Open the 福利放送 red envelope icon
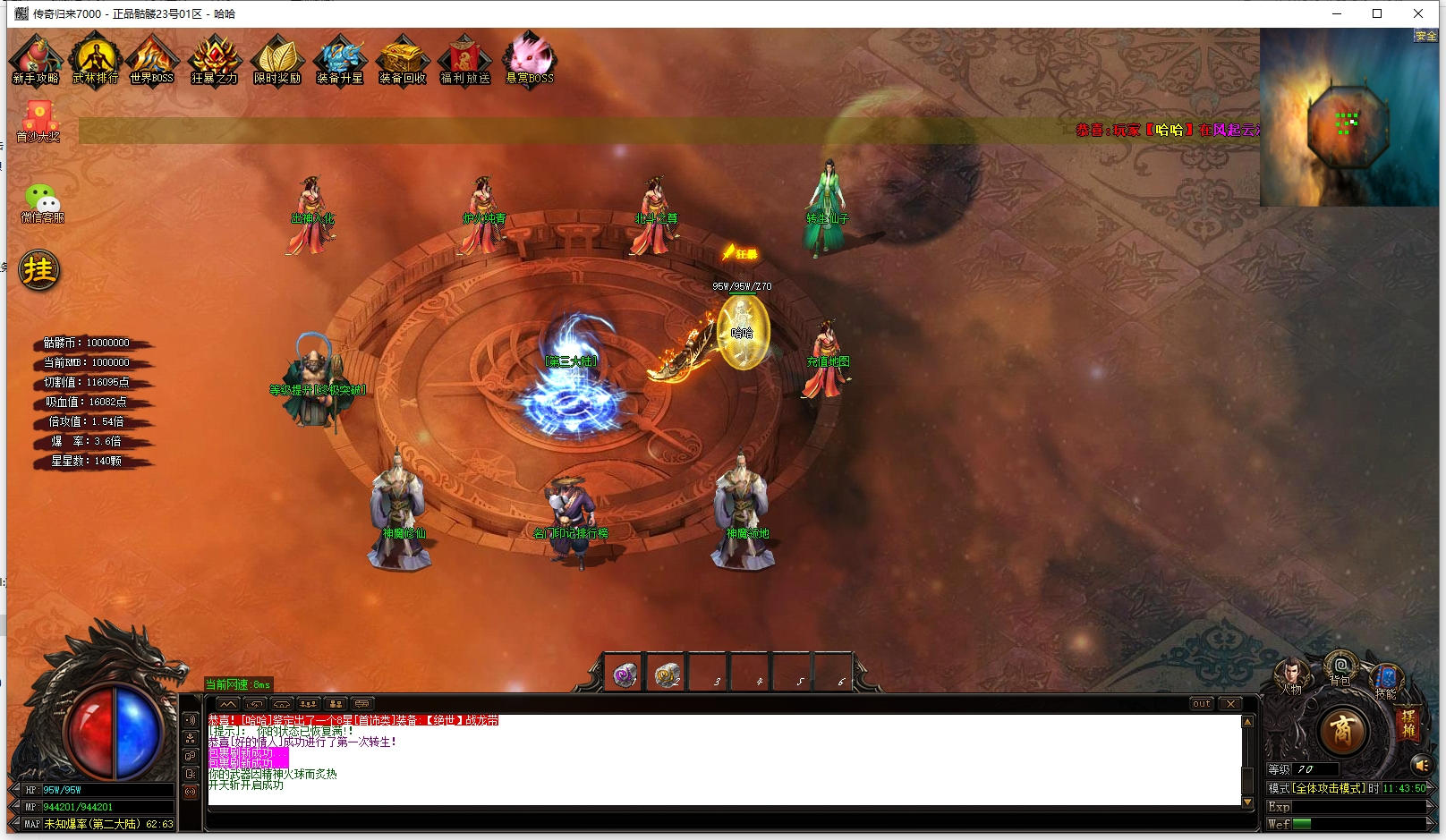This screenshot has width=1446, height=840. tap(465, 59)
